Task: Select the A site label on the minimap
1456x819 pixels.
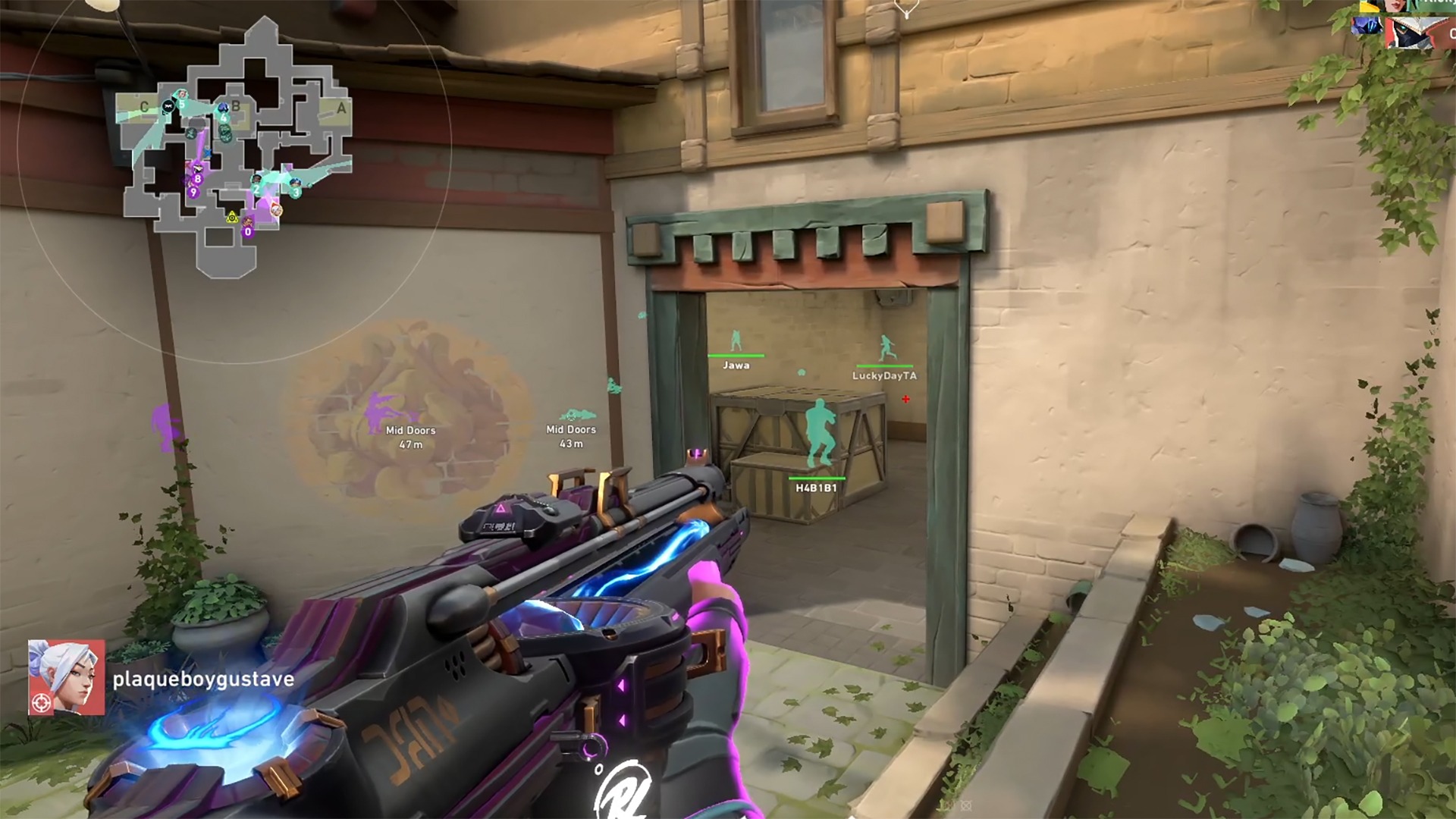Action: coord(341,108)
